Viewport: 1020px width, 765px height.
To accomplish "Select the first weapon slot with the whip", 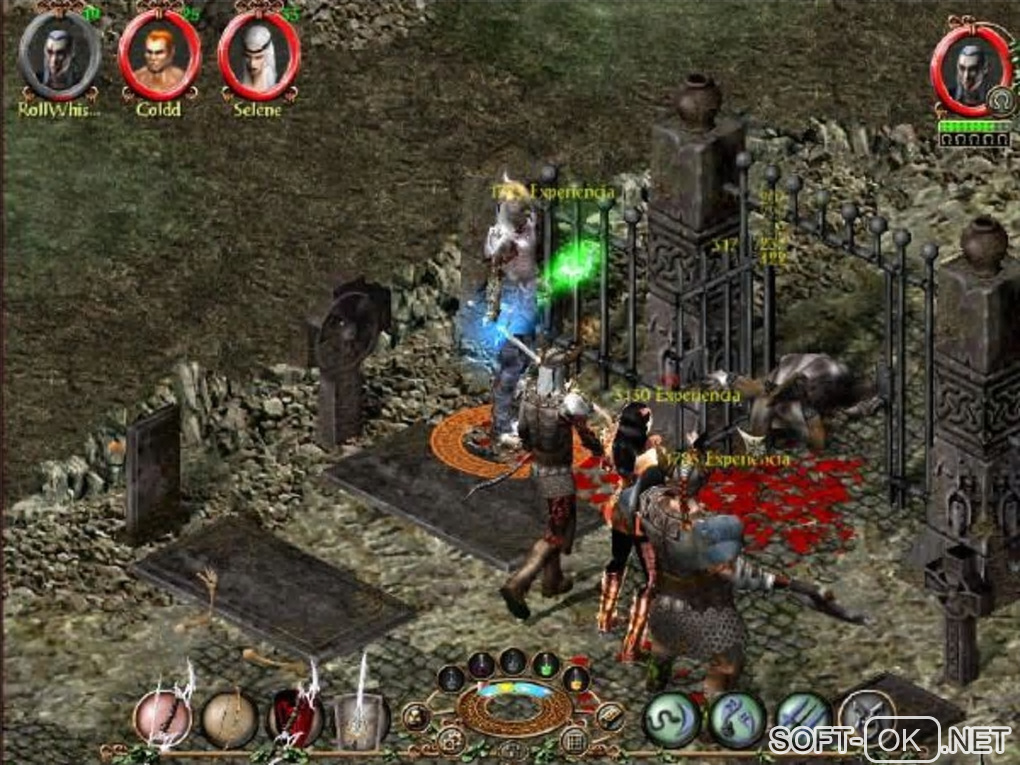I will (x=162, y=718).
